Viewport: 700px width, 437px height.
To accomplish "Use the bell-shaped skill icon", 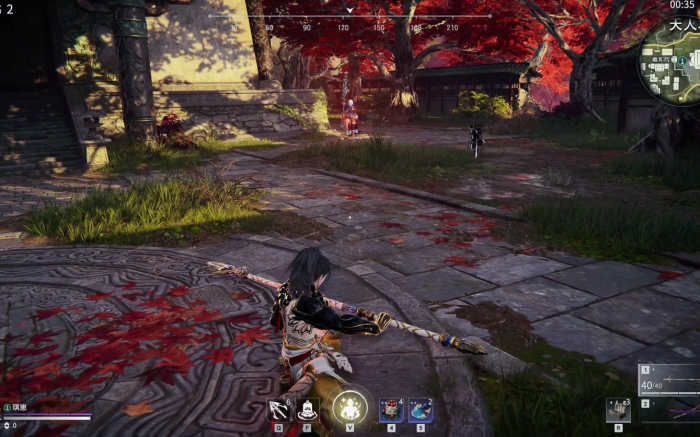I will click(x=308, y=408).
